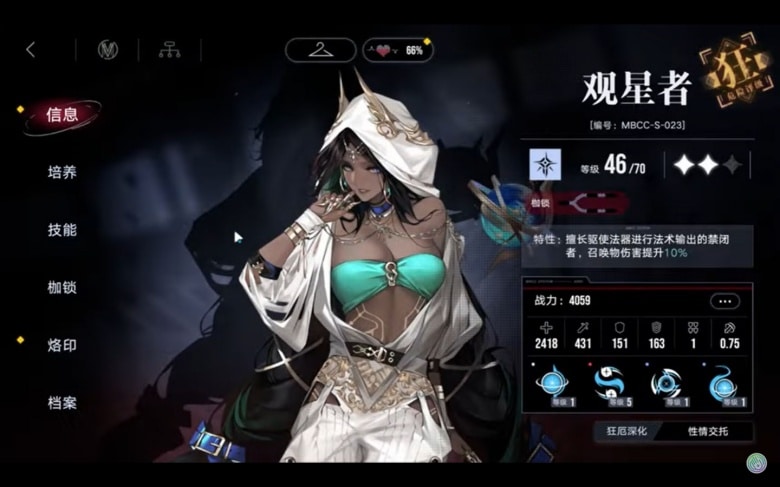
Task: Open the heart 66% affinity button
Action: point(398,50)
